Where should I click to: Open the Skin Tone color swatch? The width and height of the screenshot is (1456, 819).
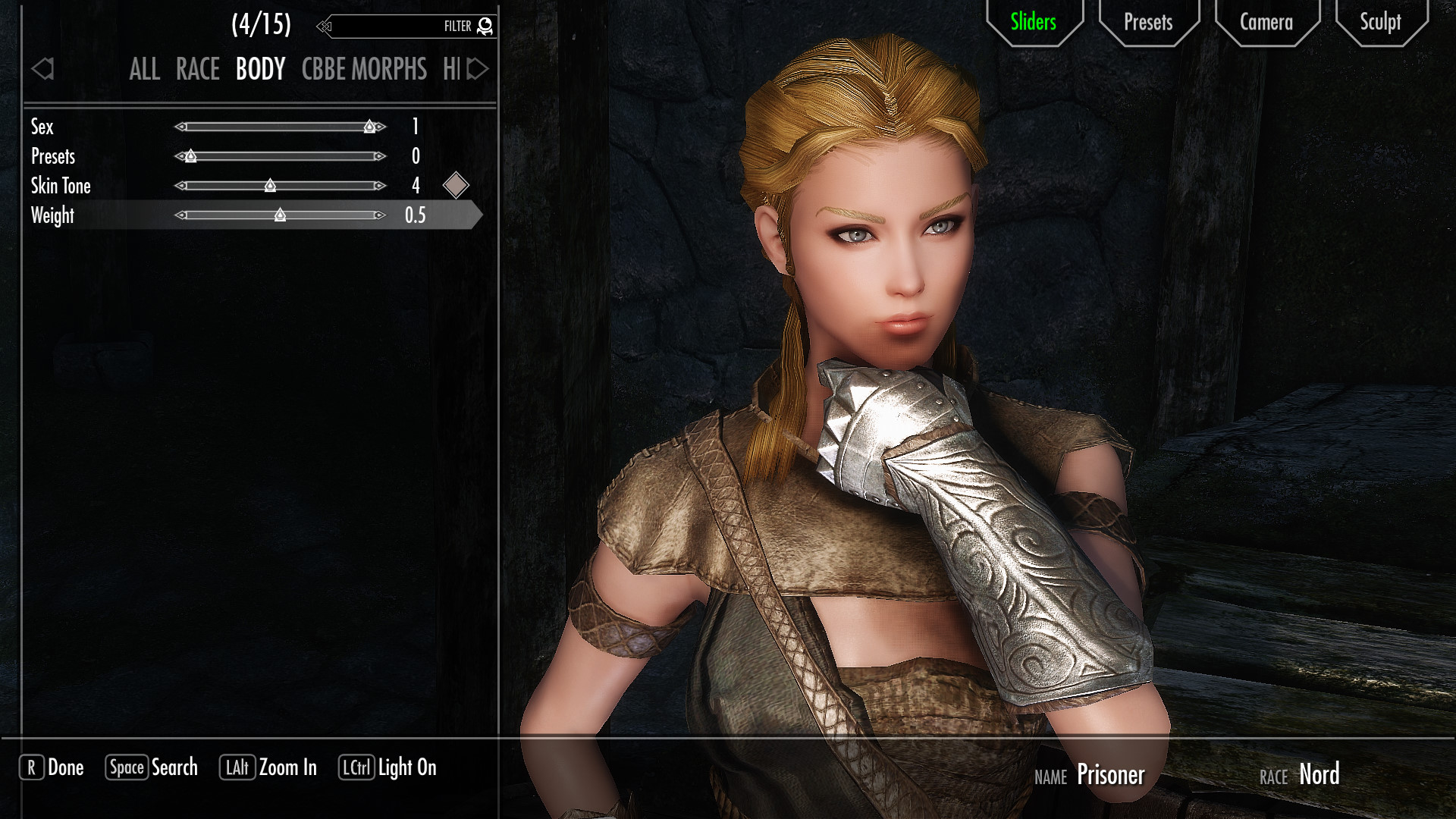point(456,186)
